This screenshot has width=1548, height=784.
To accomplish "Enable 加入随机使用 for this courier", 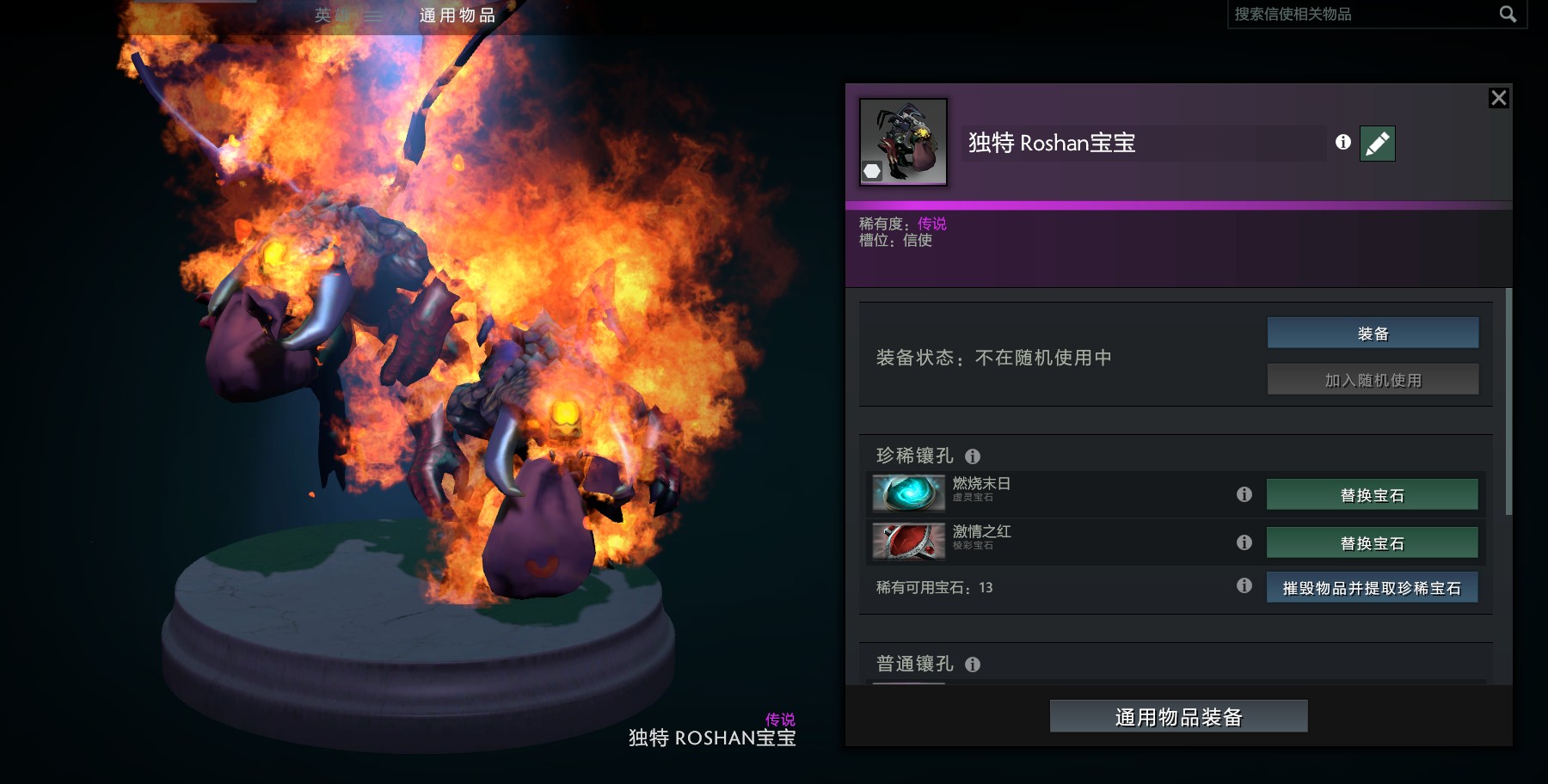I will [x=1372, y=378].
